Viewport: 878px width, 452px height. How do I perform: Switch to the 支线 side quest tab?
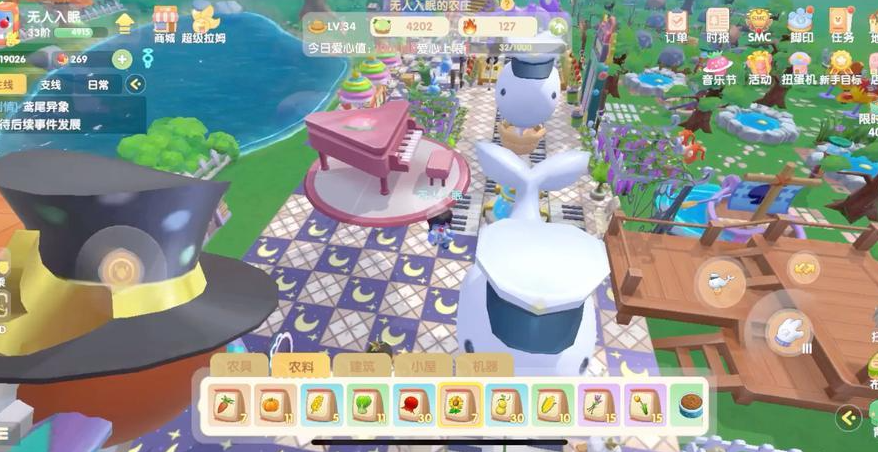click(x=50, y=85)
